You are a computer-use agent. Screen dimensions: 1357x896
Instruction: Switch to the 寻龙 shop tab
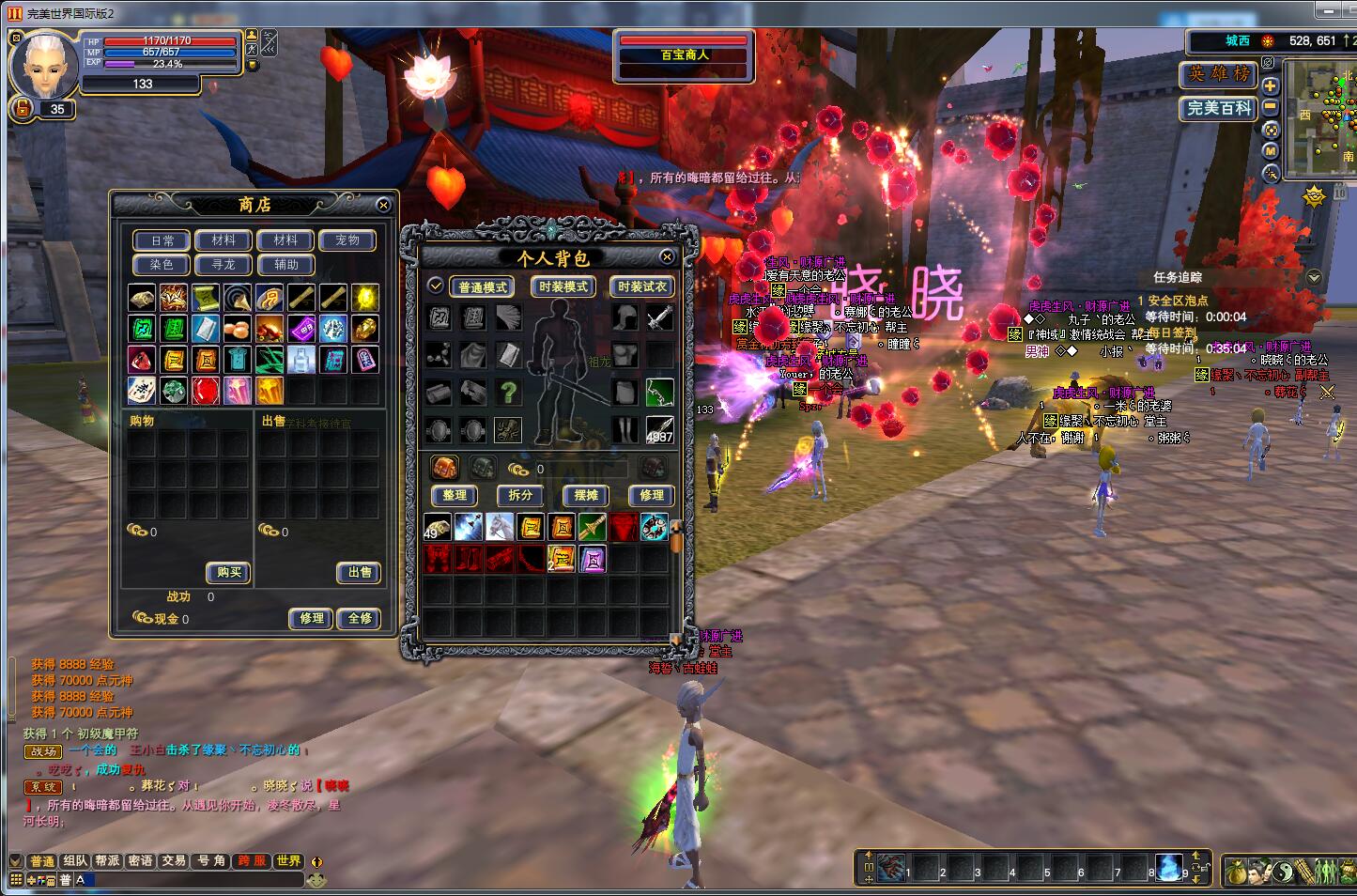click(224, 265)
